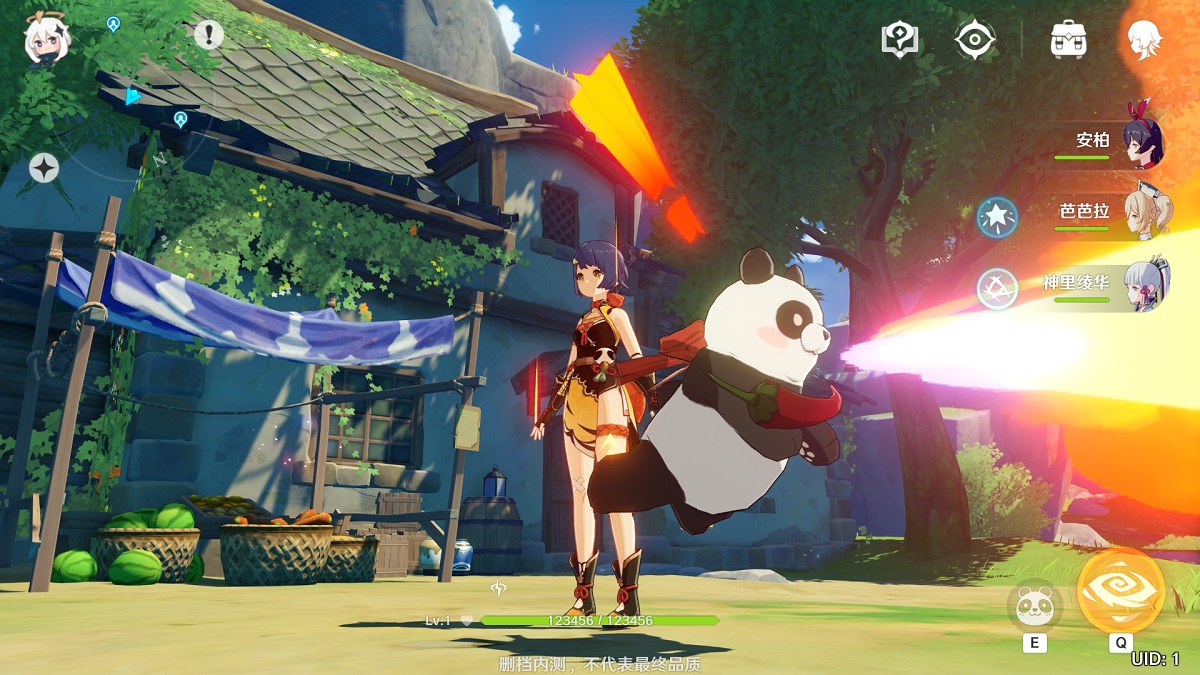The image size is (1200, 675).
Task: Click the star icon beside 芭芭拉
Action: pyautogui.click(x=997, y=217)
